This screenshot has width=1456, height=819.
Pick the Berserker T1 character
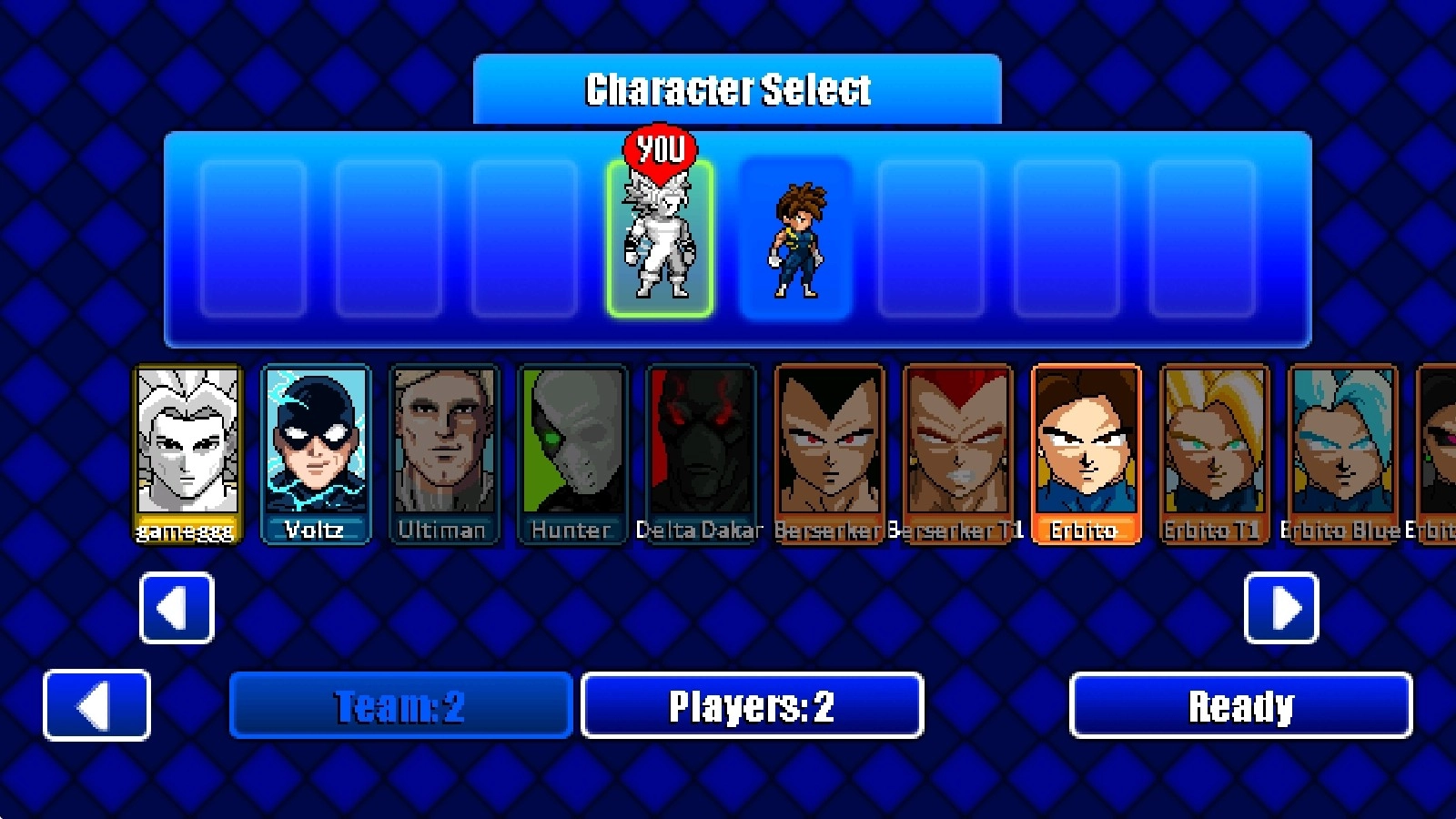[x=956, y=453]
